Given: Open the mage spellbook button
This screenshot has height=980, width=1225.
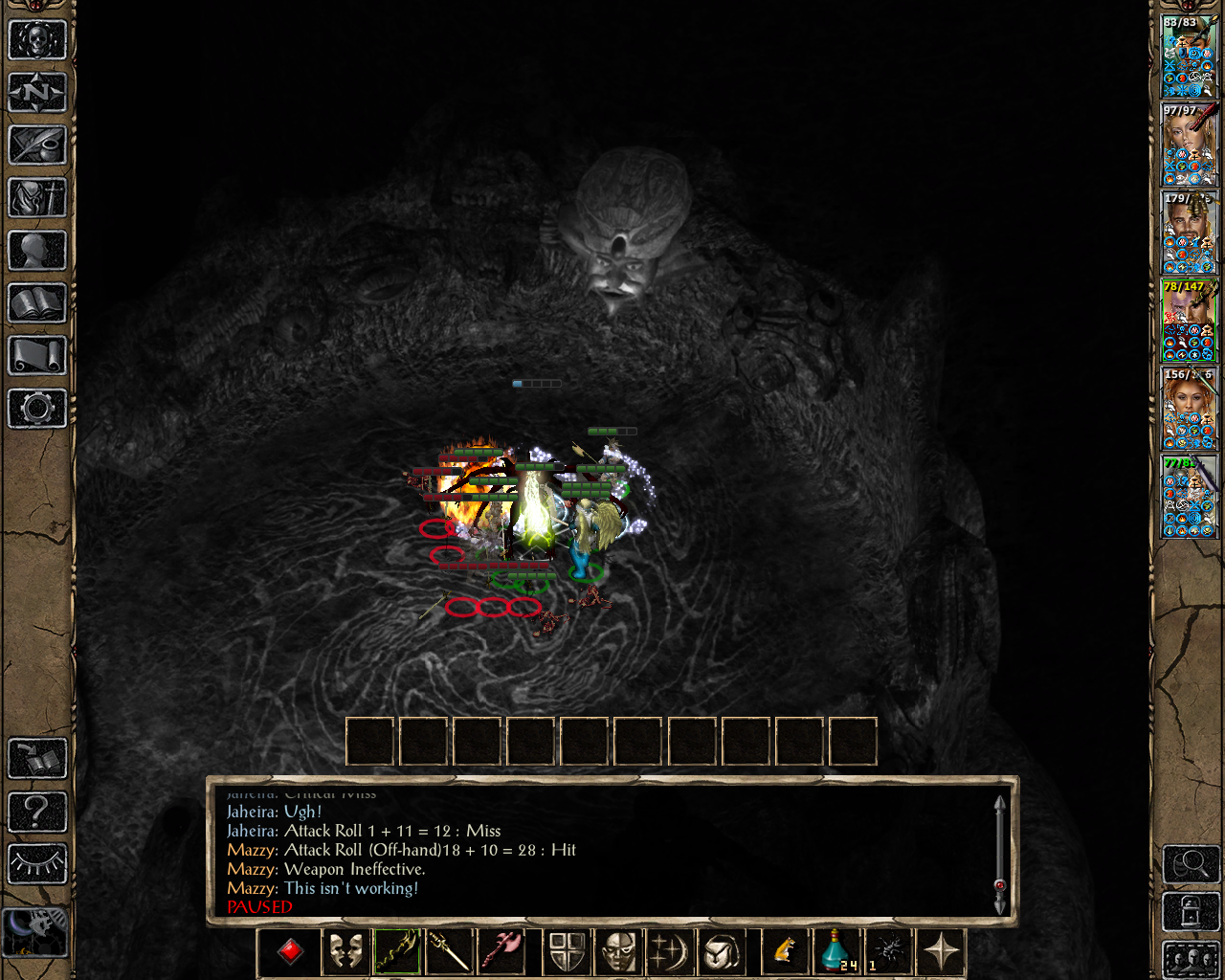Looking at the screenshot, I should click(37, 303).
